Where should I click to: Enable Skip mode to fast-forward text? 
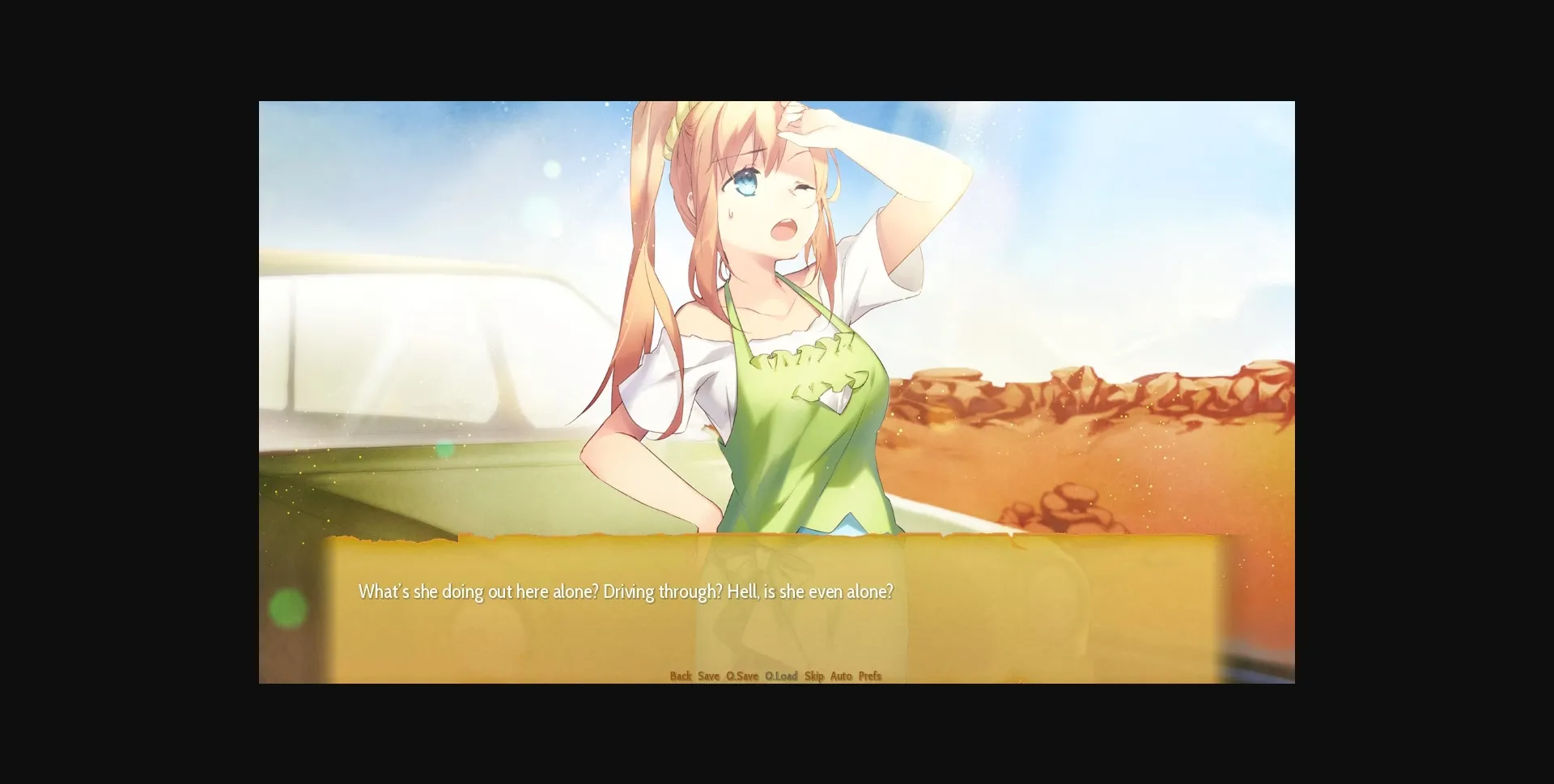coord(813,676)
